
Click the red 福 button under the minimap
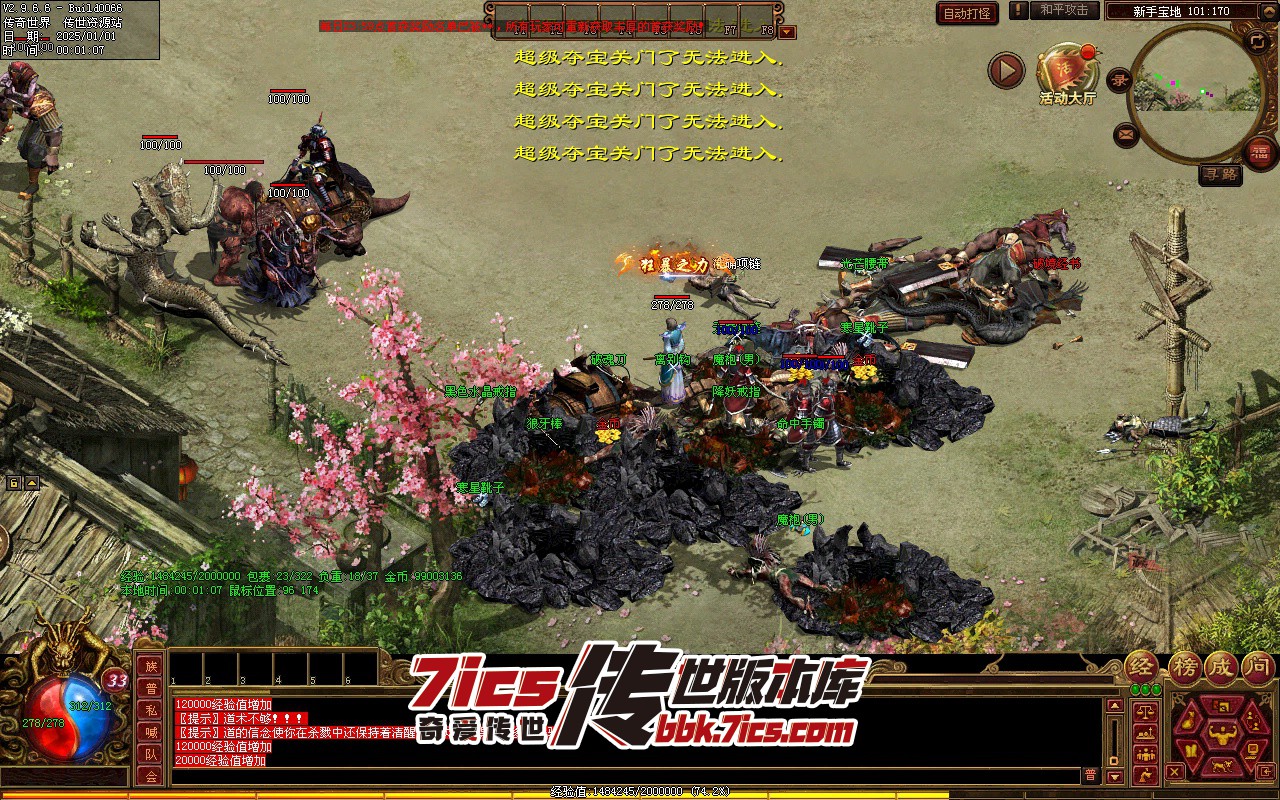pos(1260,151)
